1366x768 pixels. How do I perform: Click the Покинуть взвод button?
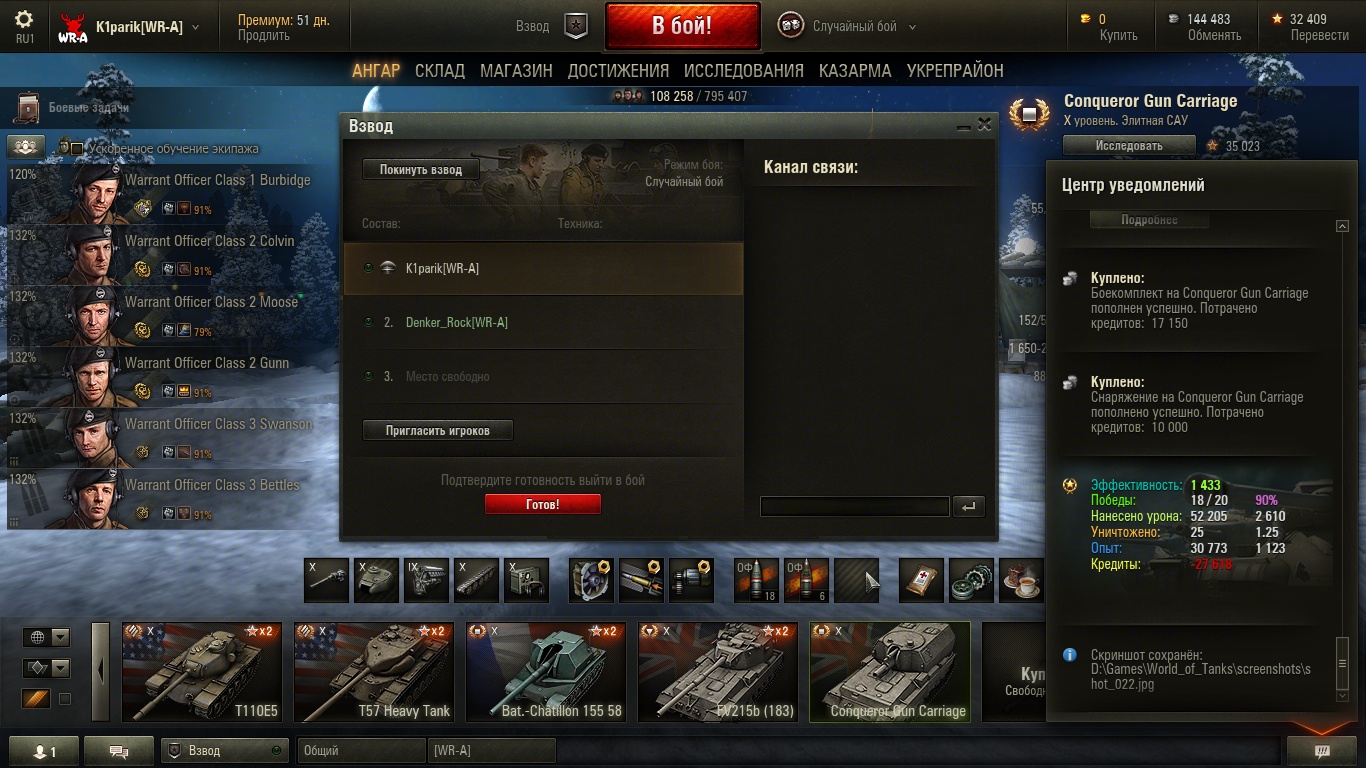click(420, 170)
